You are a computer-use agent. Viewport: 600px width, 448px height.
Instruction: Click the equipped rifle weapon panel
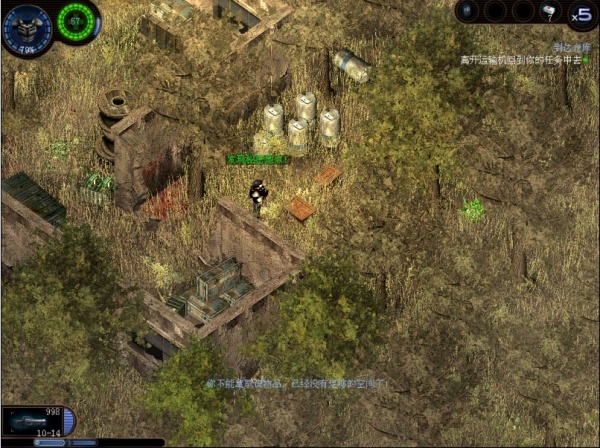click(32, 421)
